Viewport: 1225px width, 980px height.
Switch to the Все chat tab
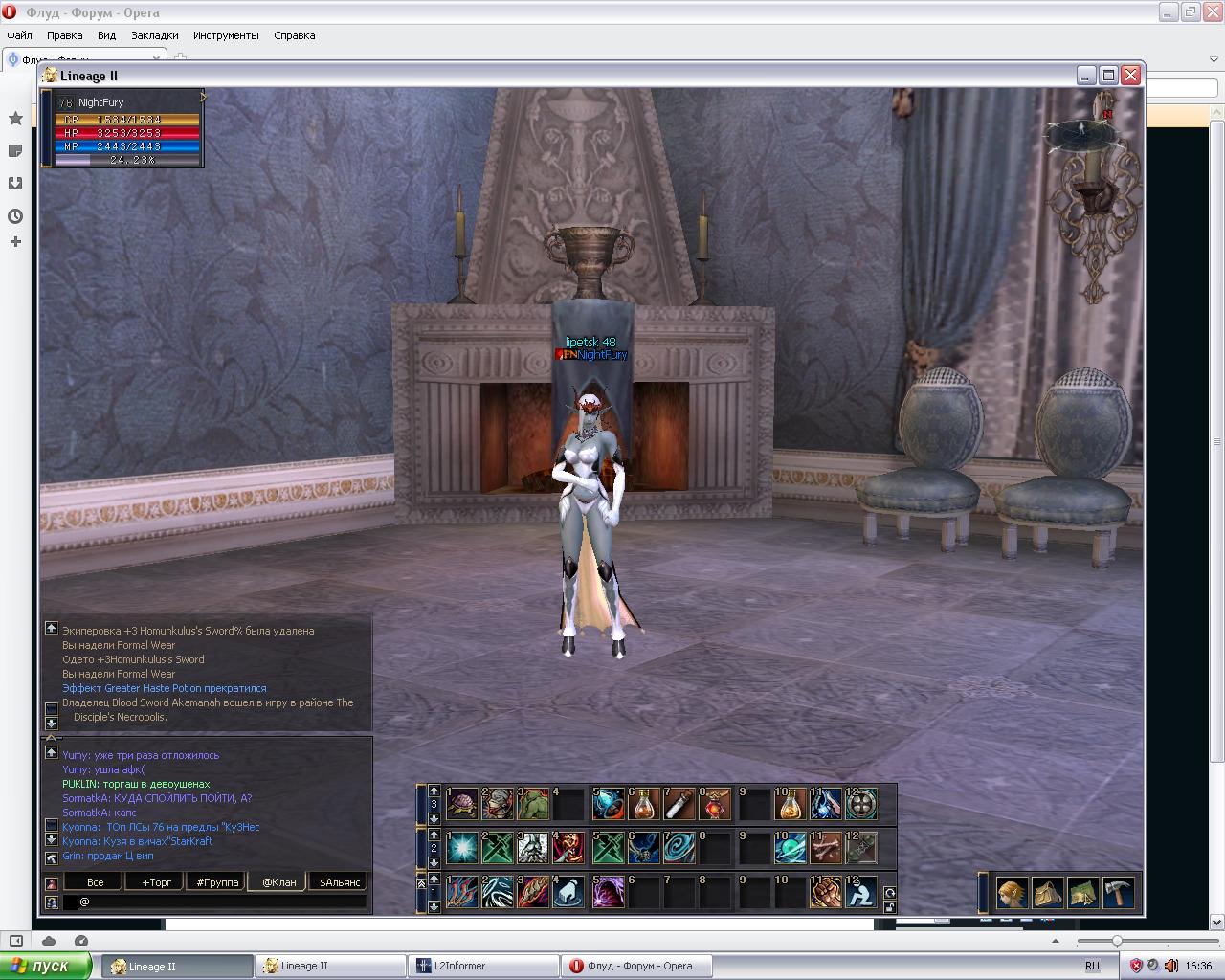click(95, 882)
